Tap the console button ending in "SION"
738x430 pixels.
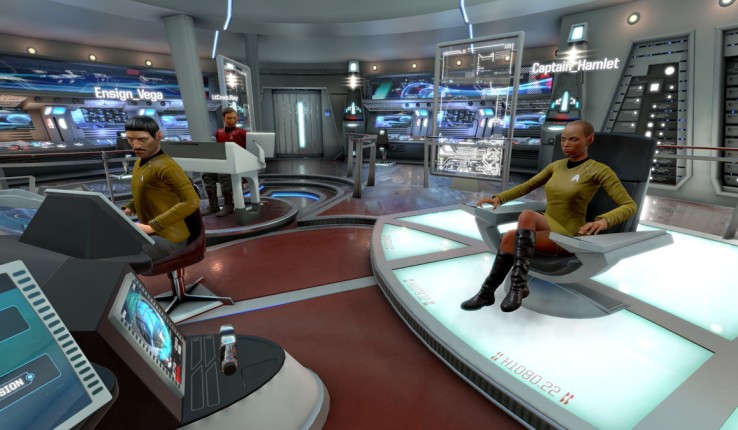pyautogui.click(x=14, y=386)
